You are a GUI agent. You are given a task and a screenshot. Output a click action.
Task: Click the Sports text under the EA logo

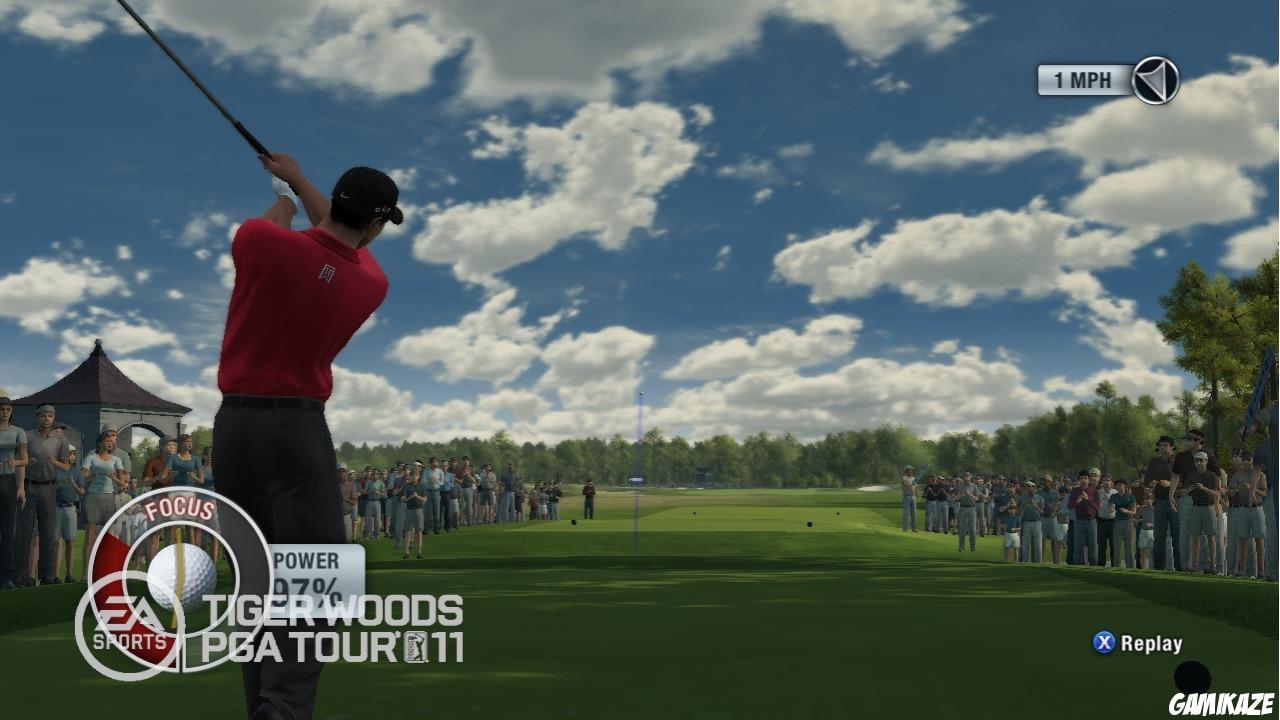pos(130,640)
